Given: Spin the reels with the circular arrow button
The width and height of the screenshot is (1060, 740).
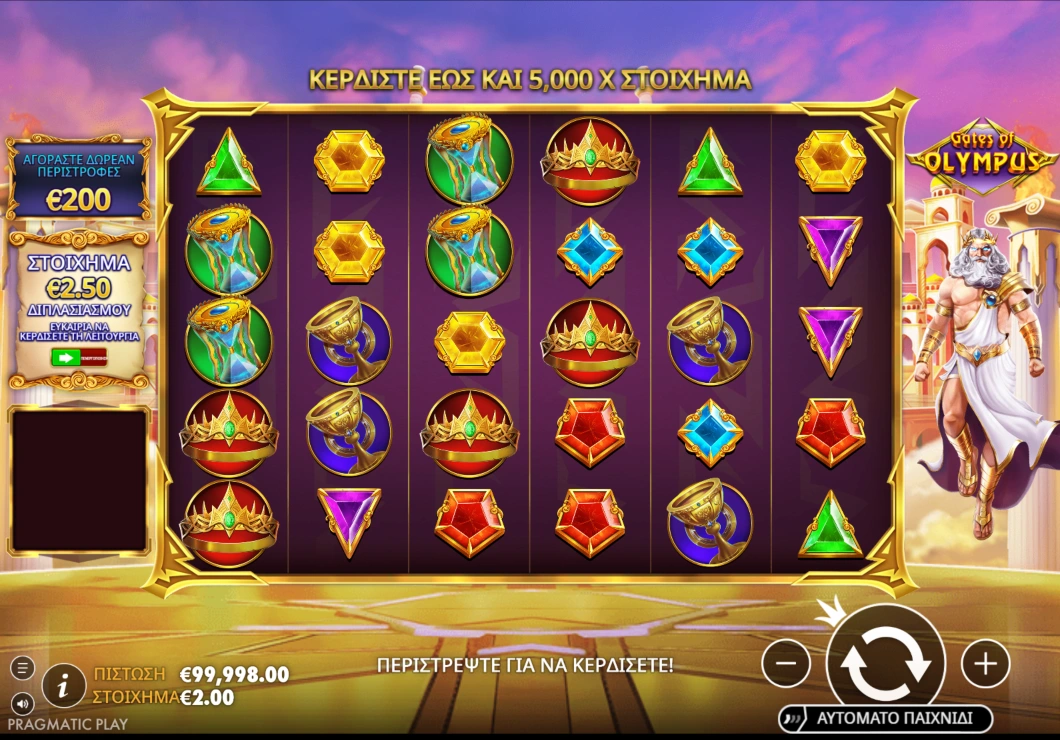Looking at the screenshot, I should [886, 662].
